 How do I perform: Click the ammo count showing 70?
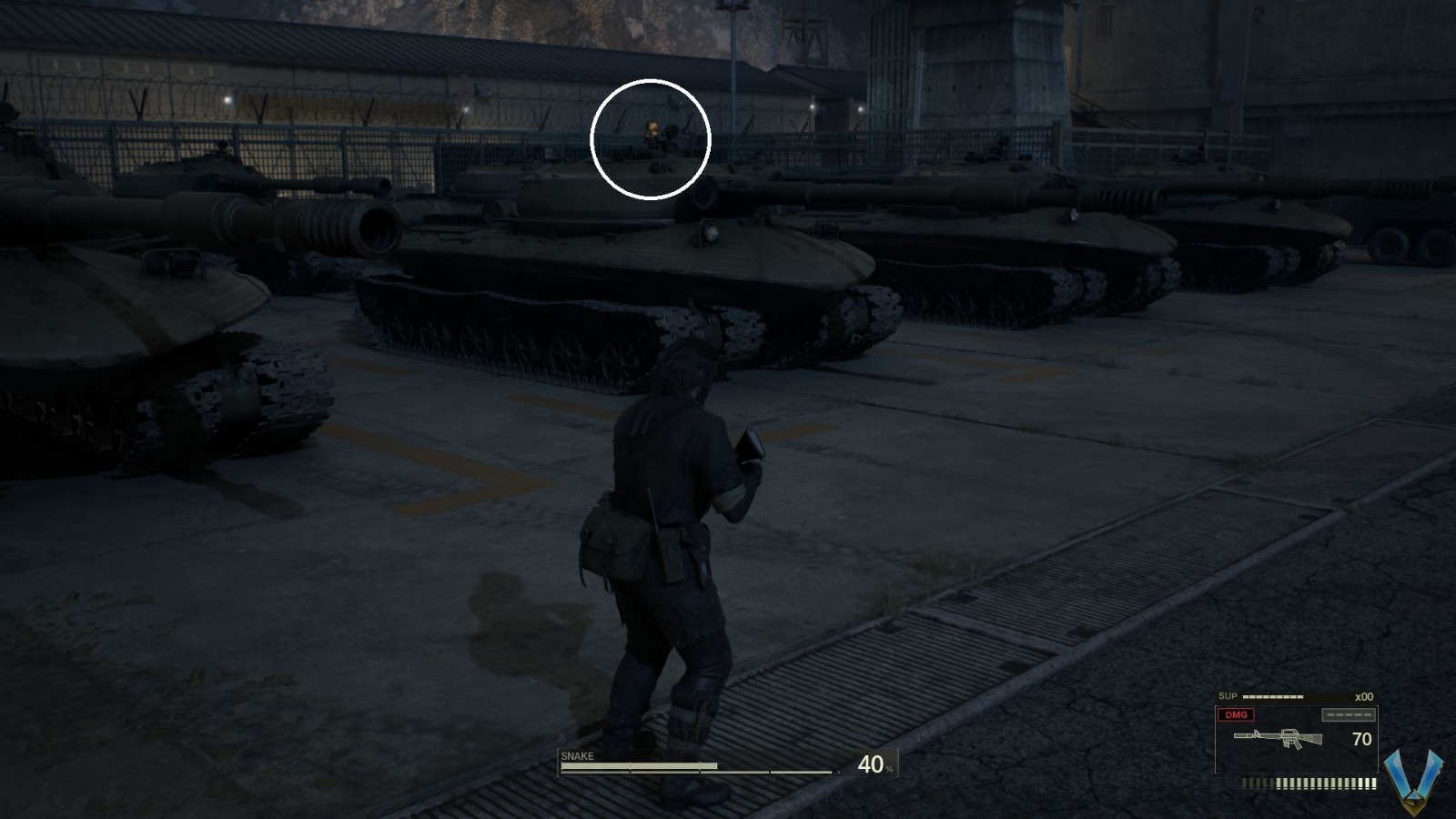[x=1362, y=738]
